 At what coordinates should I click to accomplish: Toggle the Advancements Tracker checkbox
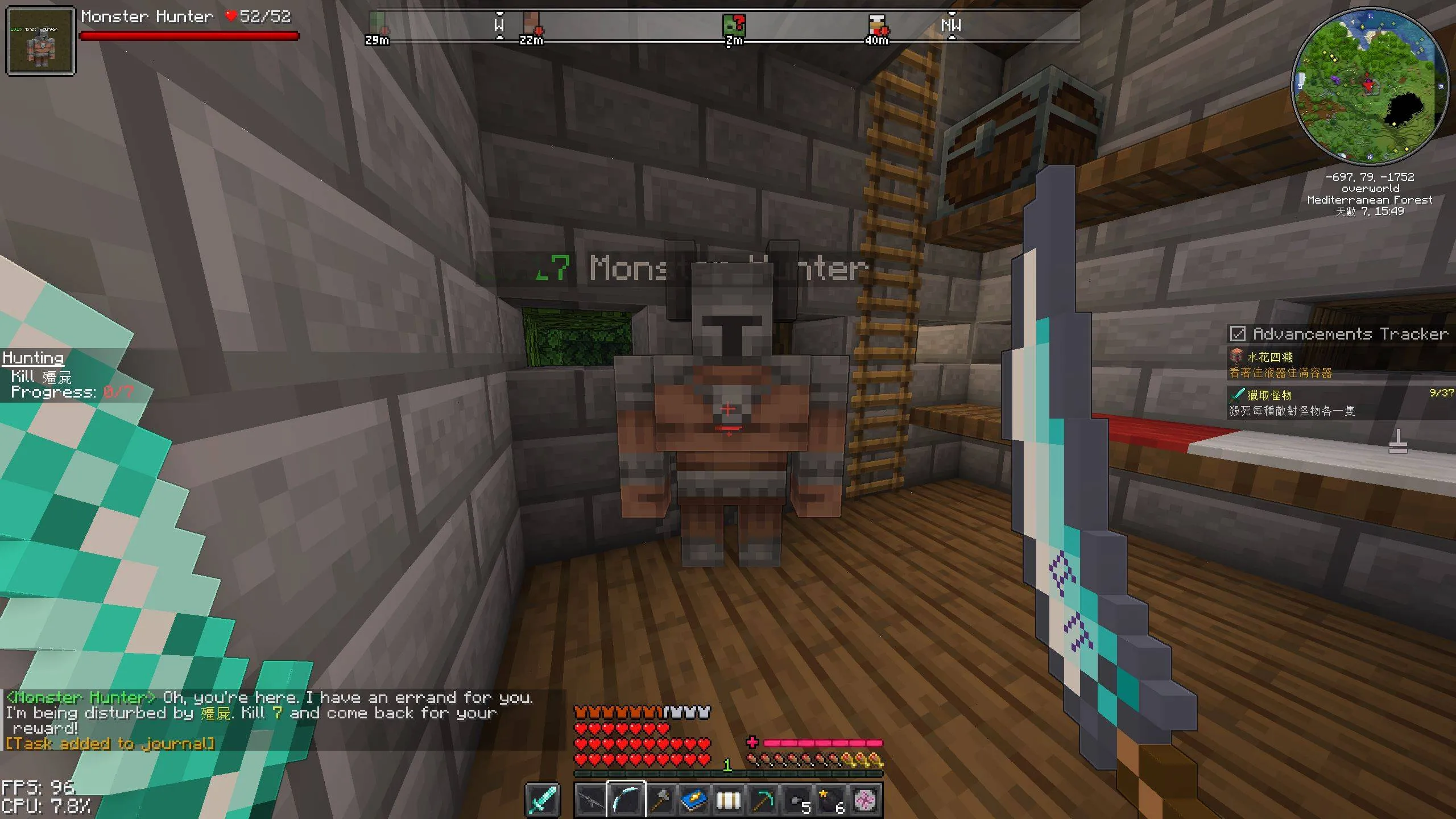click(1237, 334)
